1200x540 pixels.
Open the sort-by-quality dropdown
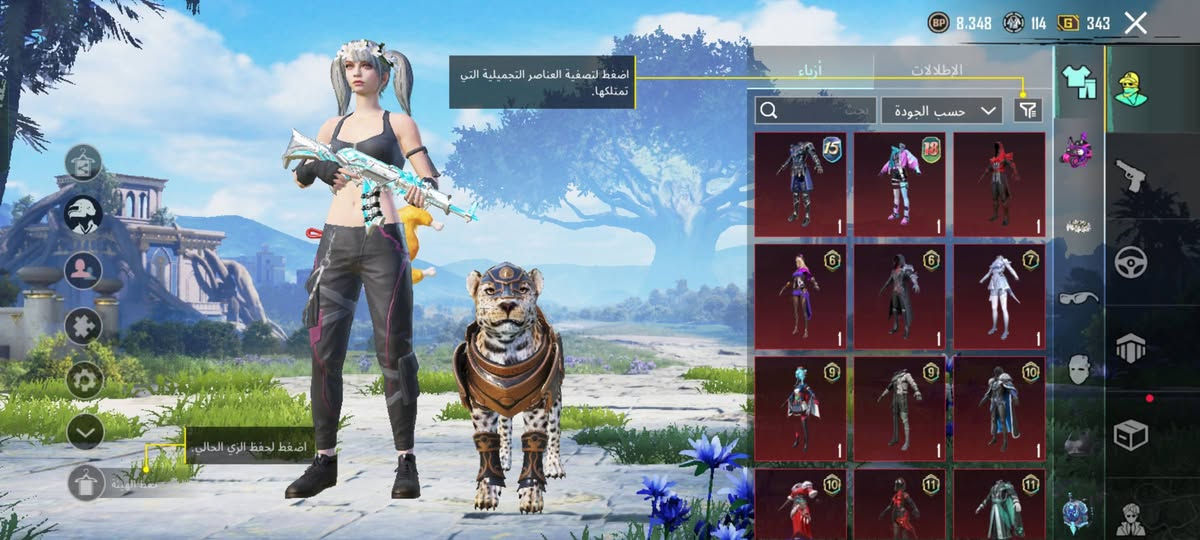coord(941,110)
